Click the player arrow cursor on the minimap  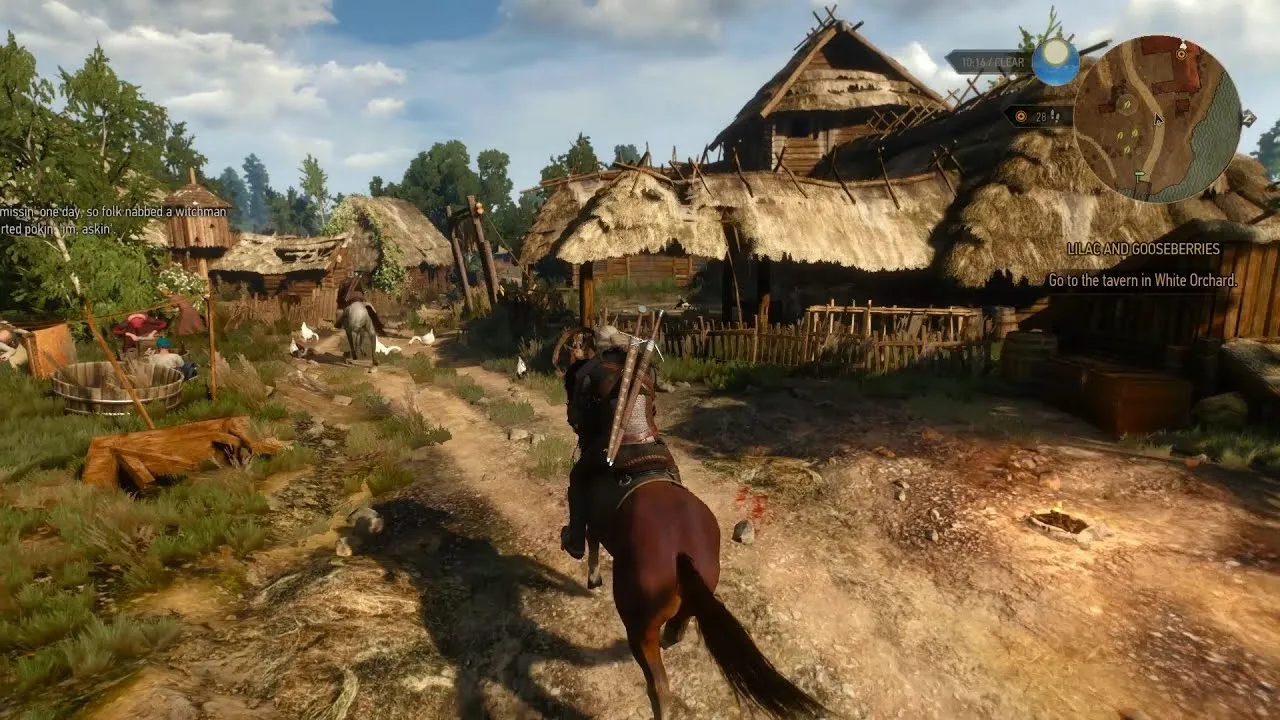1157,119
